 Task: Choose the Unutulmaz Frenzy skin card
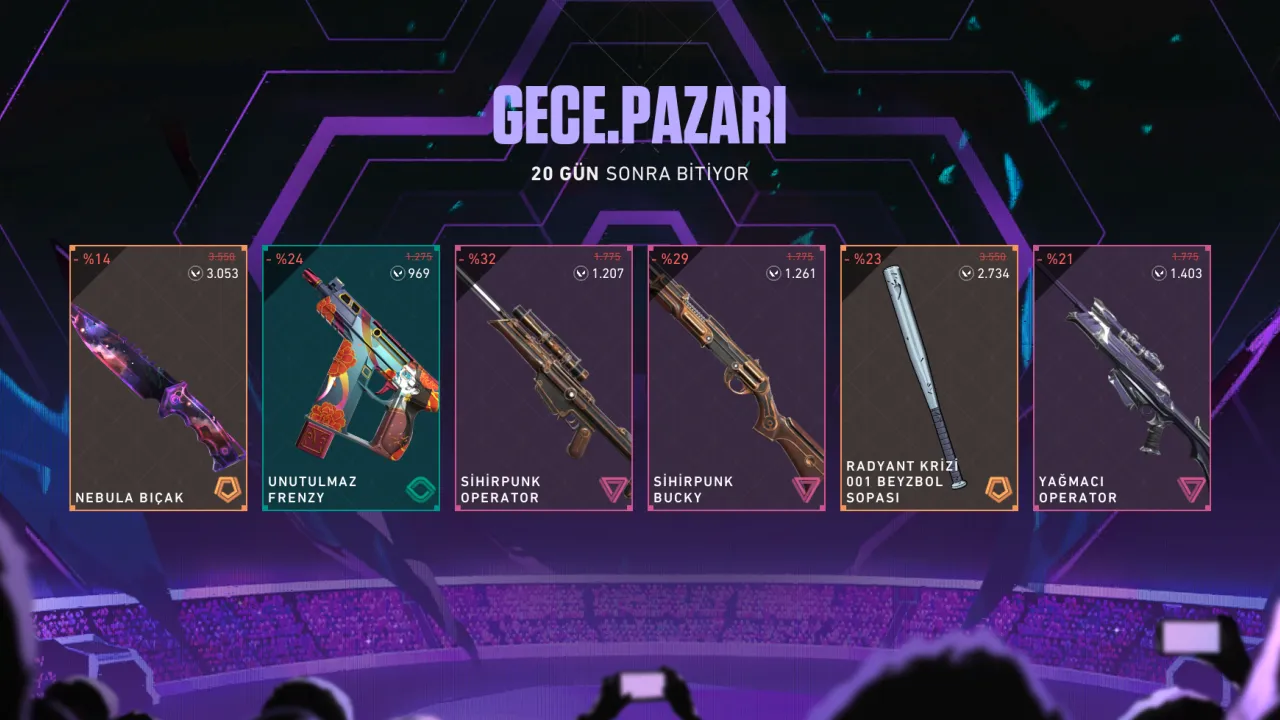(x=351, y=378)
